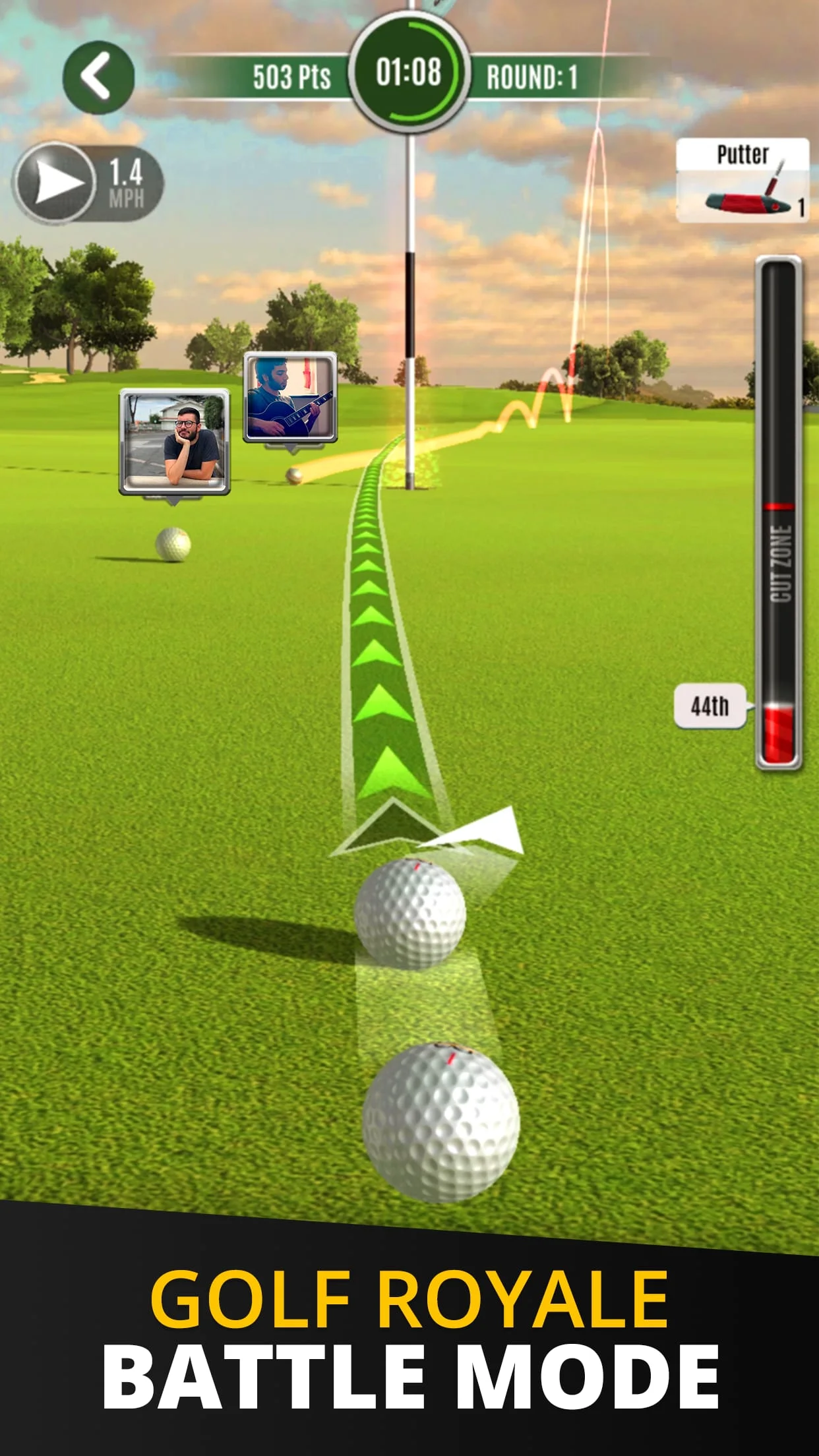The width and height of the screenshot is (819, 1456).
Task: Select the opponent avatar resting on his hand
Action: point(175,441)
